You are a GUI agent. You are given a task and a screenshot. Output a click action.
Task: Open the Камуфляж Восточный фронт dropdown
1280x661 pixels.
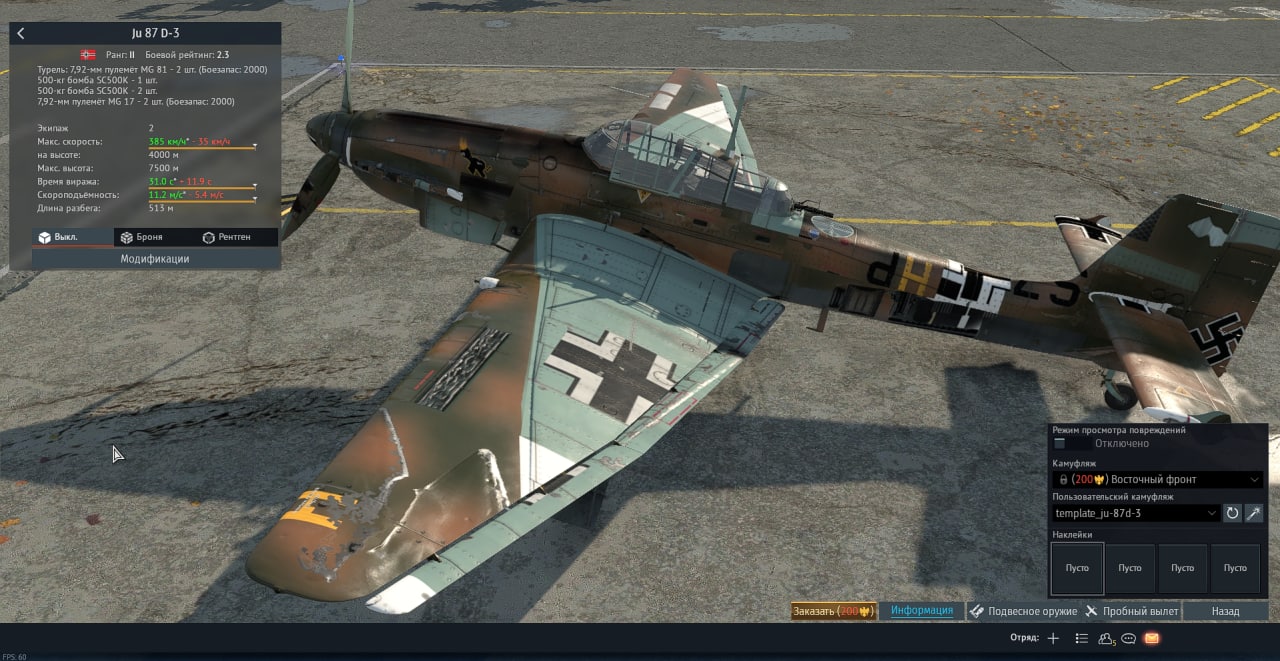click(x=1158, y=479)
